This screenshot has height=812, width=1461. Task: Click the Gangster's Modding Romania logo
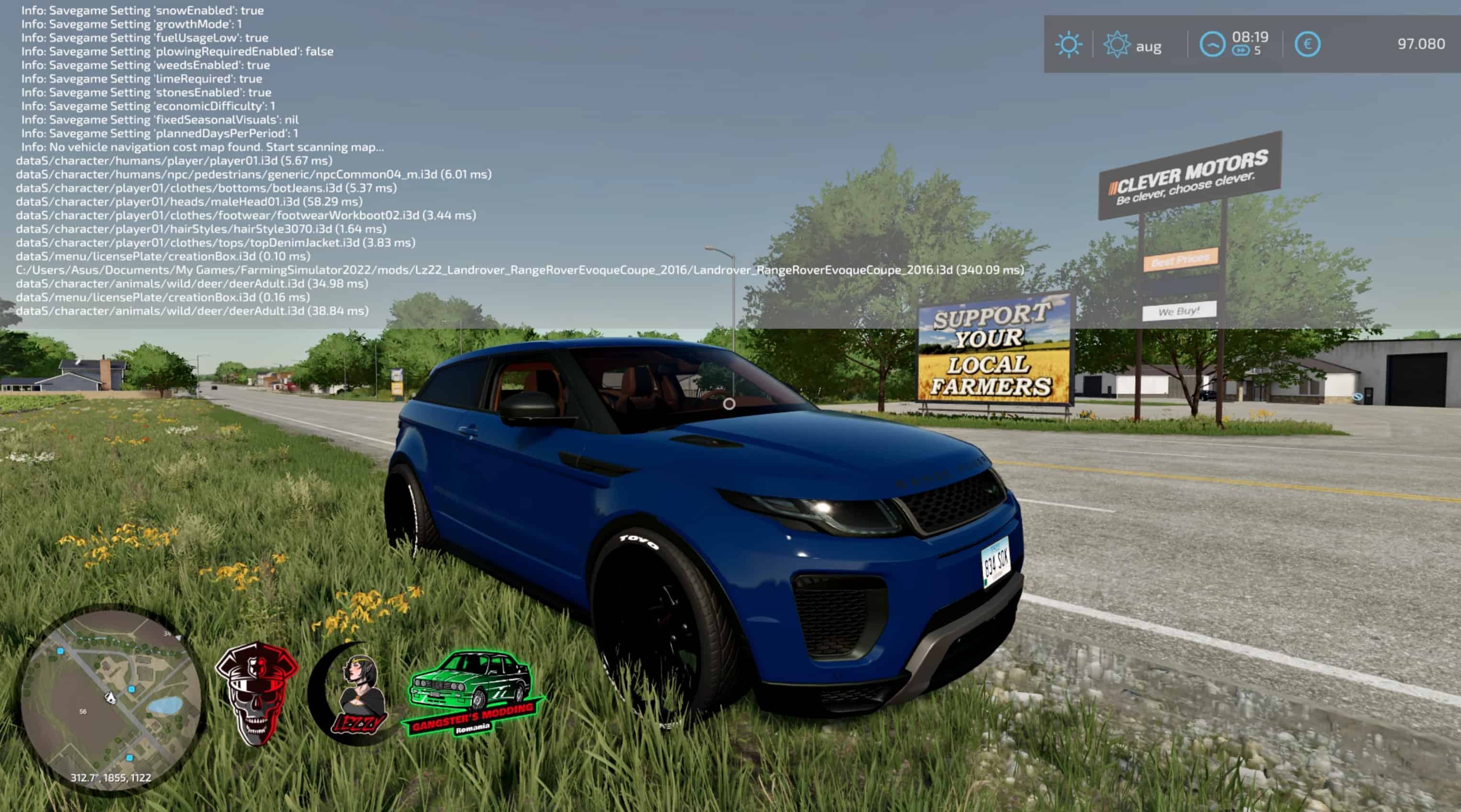(473, 693)
